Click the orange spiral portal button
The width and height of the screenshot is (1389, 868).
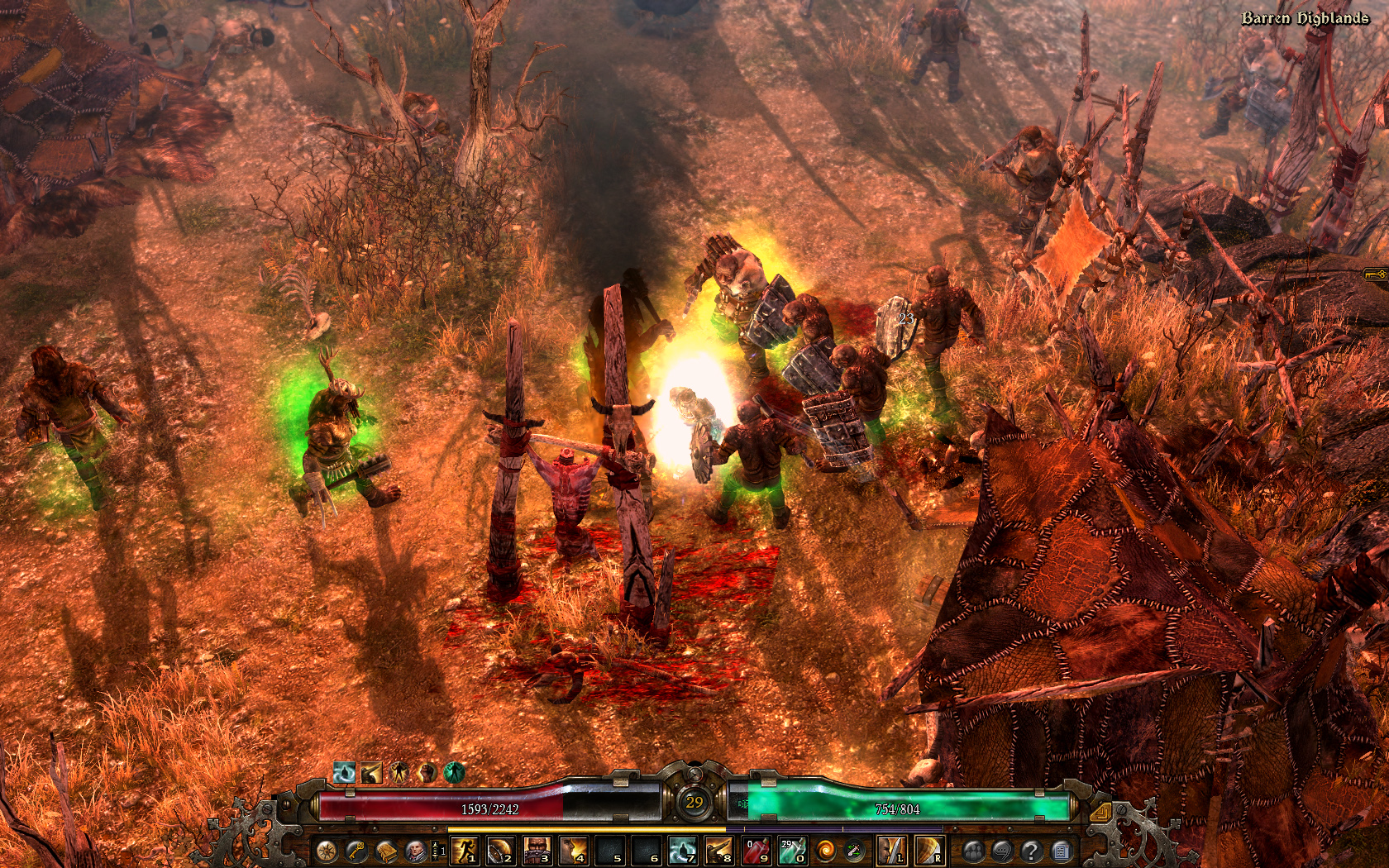tap(825, 850)
